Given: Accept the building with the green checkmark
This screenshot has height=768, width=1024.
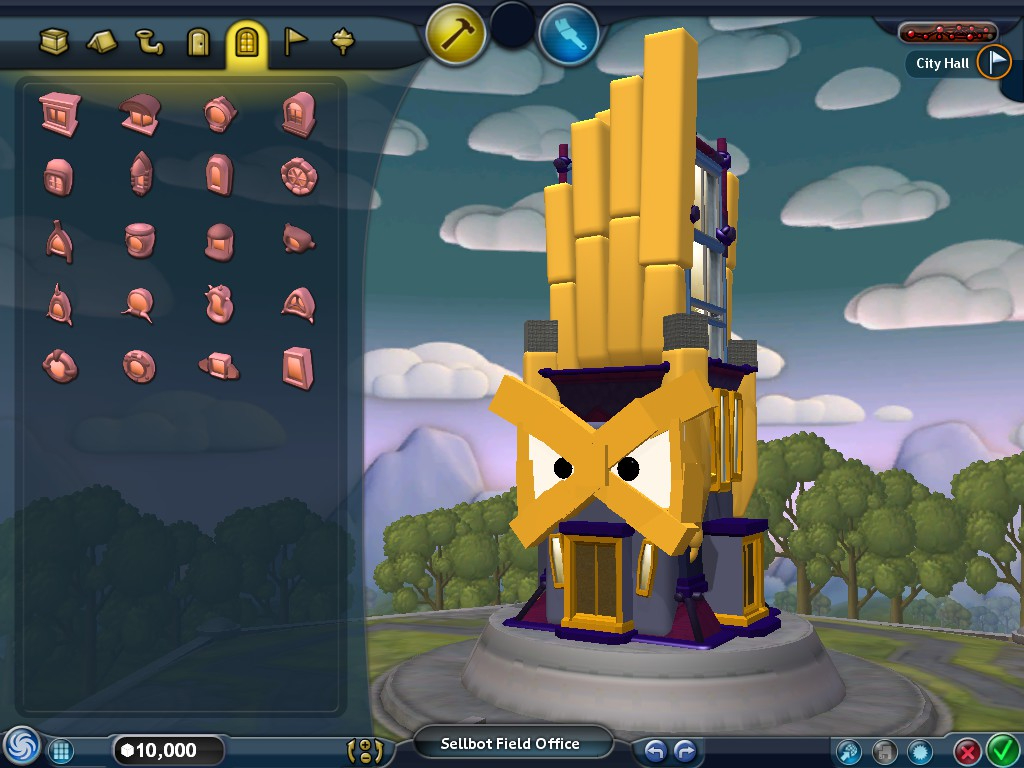Looking at the screenshot, I should click(x=1001, y=748).
